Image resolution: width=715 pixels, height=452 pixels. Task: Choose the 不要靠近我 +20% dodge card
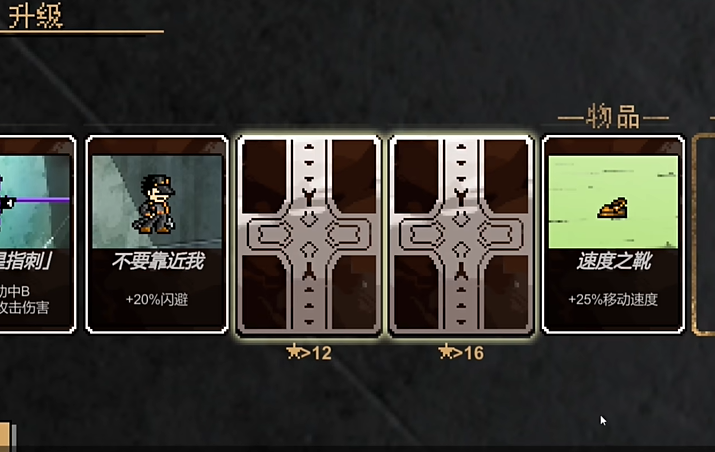tap(157, 234)
